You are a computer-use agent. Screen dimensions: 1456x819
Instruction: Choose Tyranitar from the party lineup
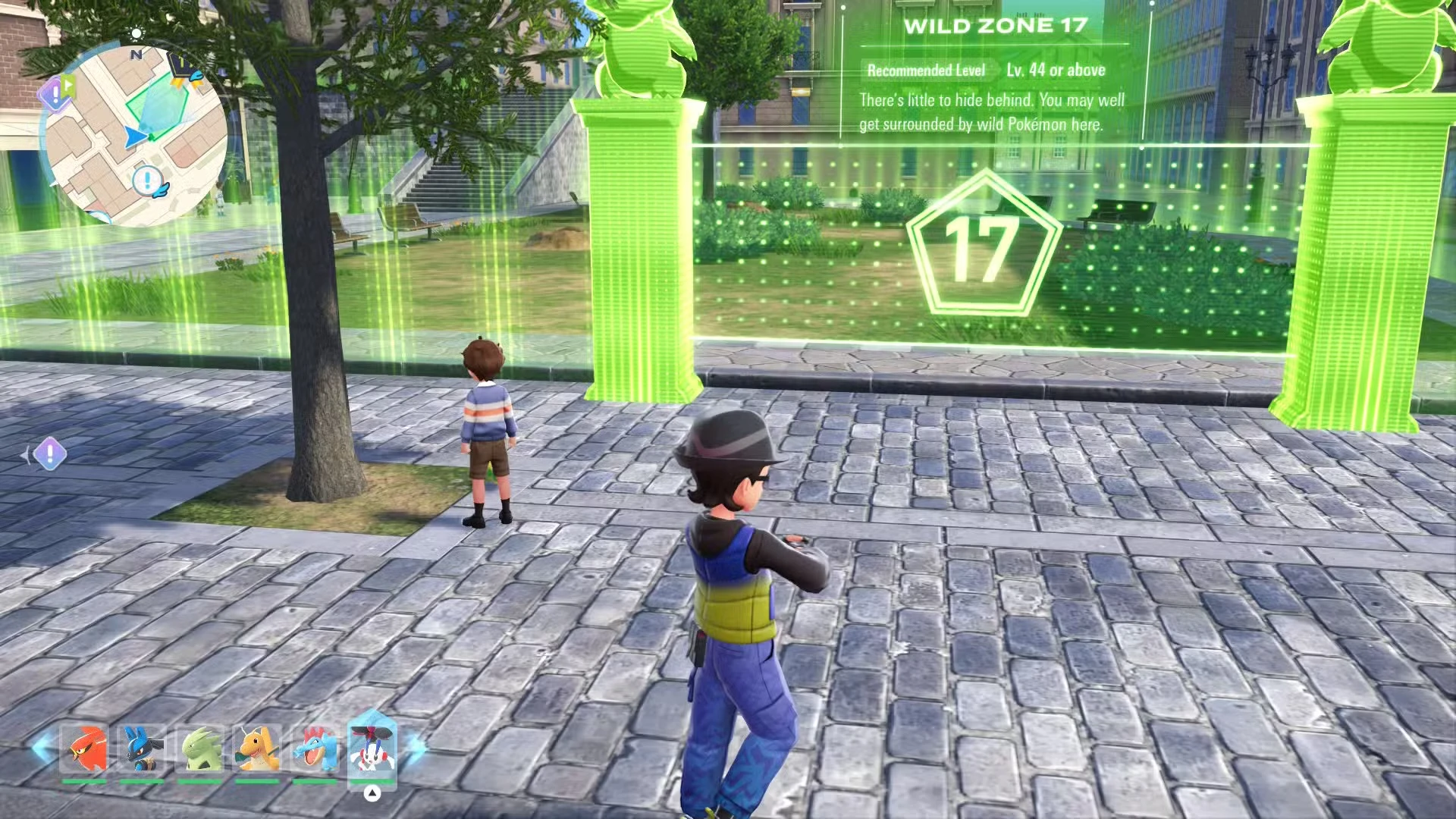[202, 747]
